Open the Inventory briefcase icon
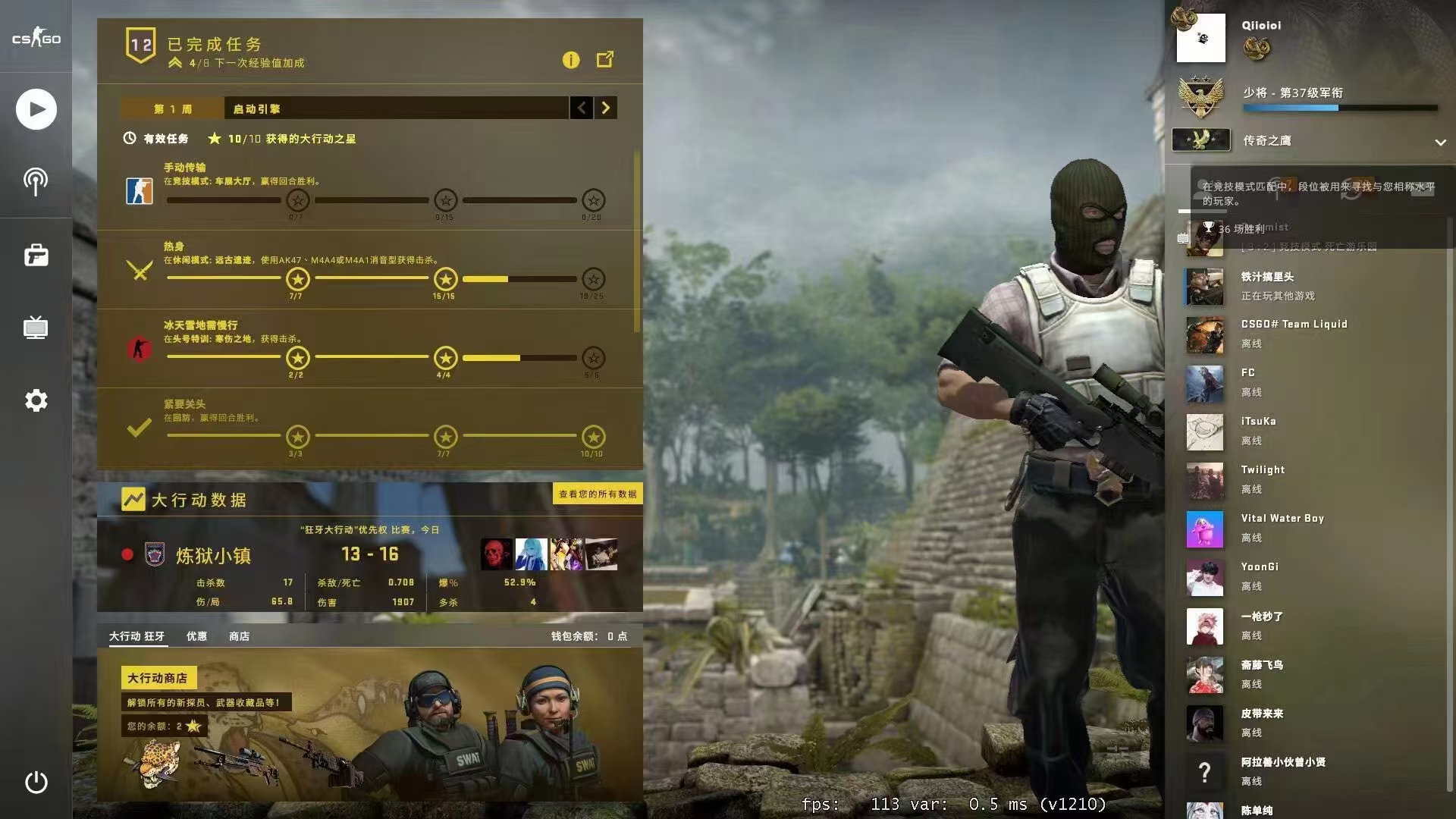 [36, 255]
